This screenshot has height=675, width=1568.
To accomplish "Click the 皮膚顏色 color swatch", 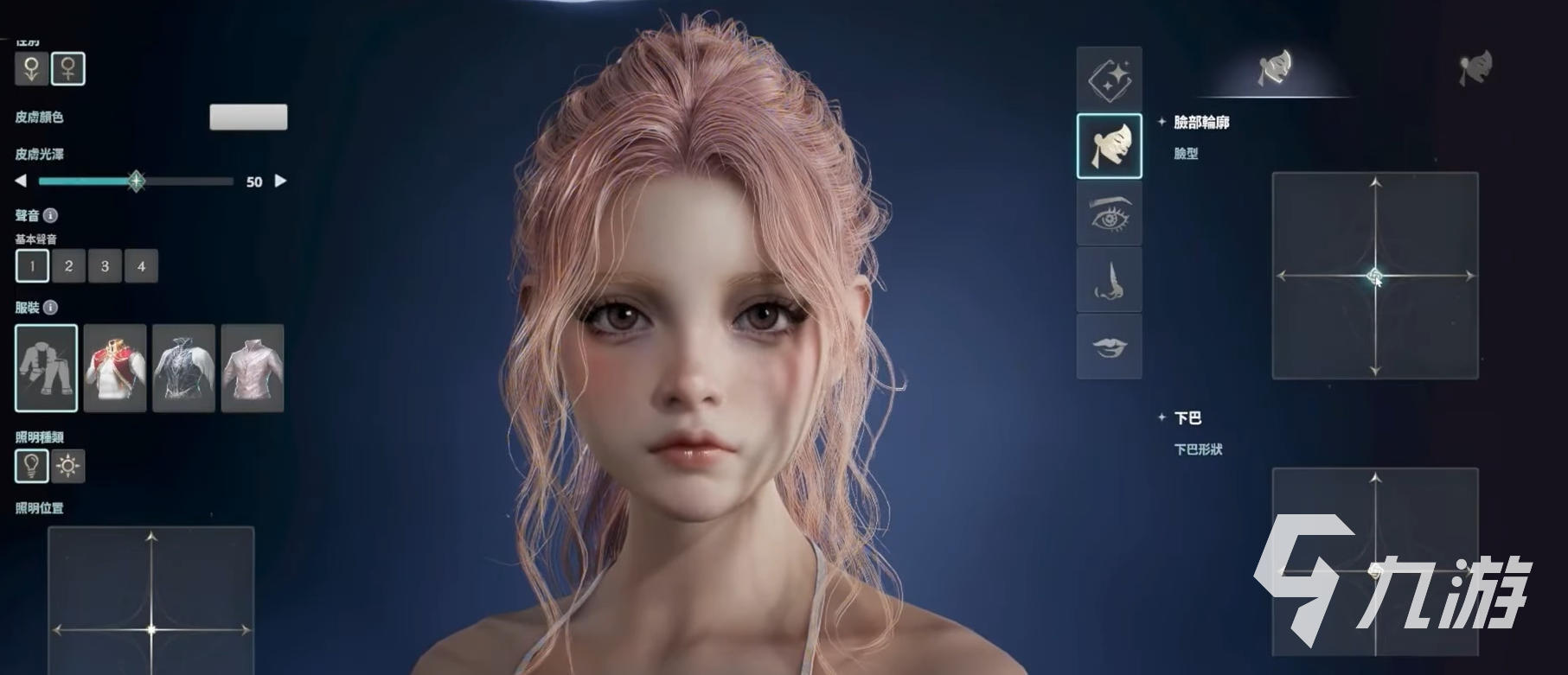I will [x=248, y=117].
